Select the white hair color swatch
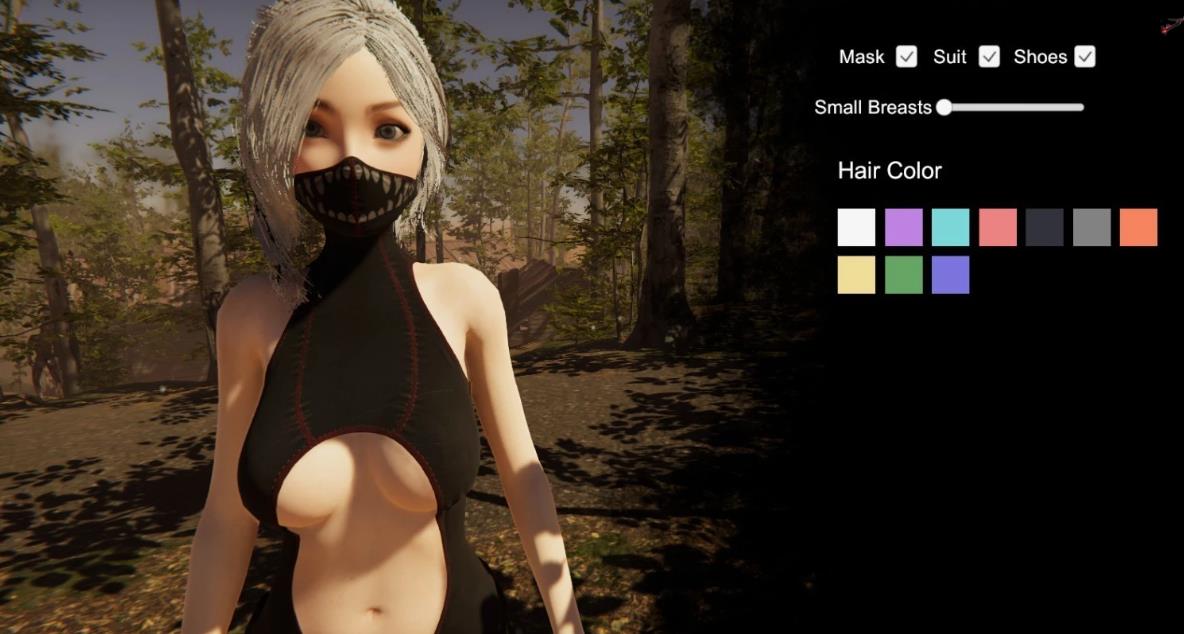1184x634 pixels. [x=856, y=227]
